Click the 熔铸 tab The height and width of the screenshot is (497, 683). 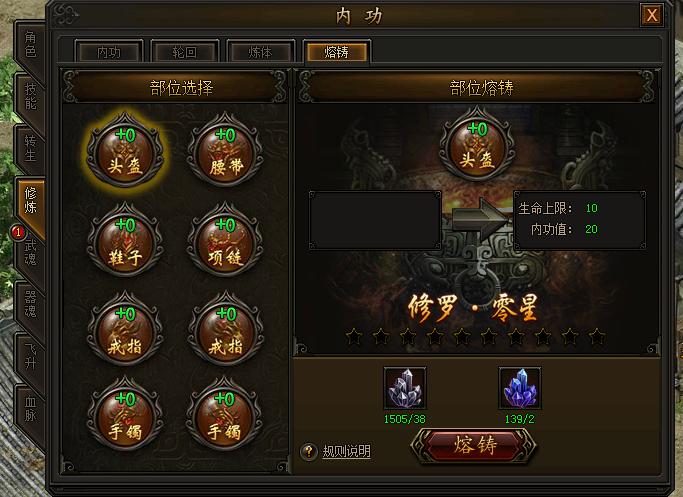(337, 52)
